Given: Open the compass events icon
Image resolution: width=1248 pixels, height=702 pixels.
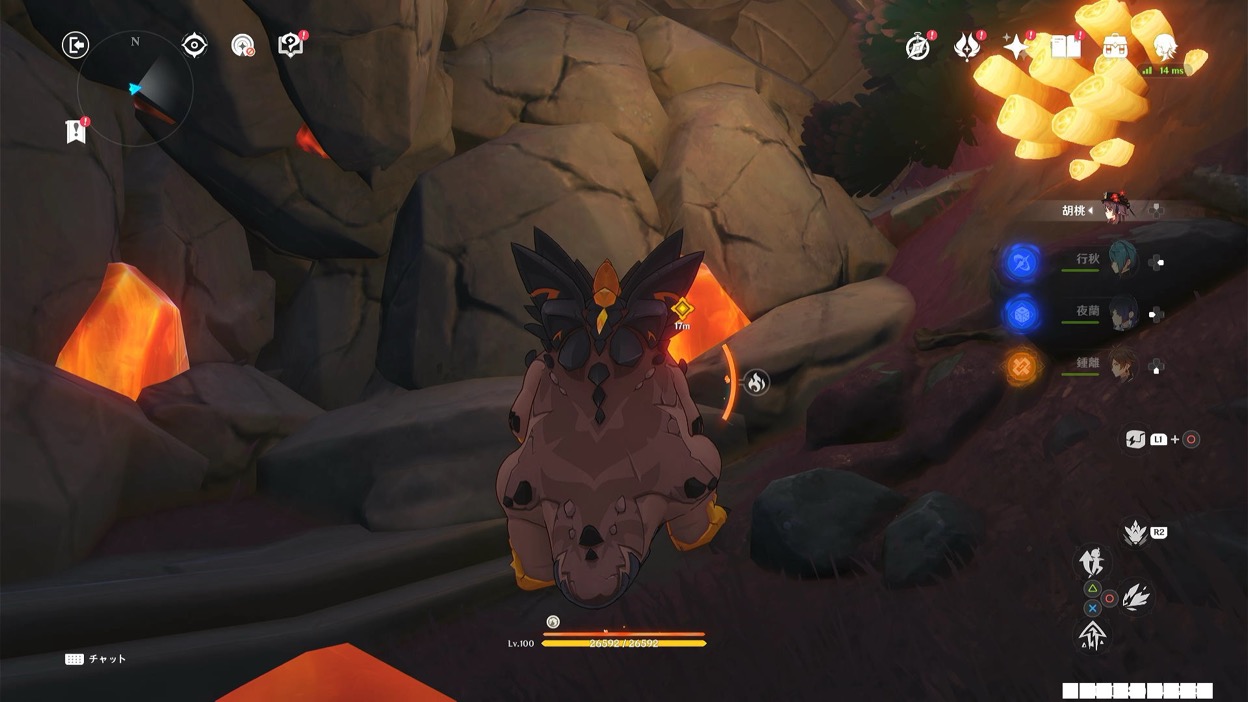Looking at the screenshot, I should [x=917, y=47].
